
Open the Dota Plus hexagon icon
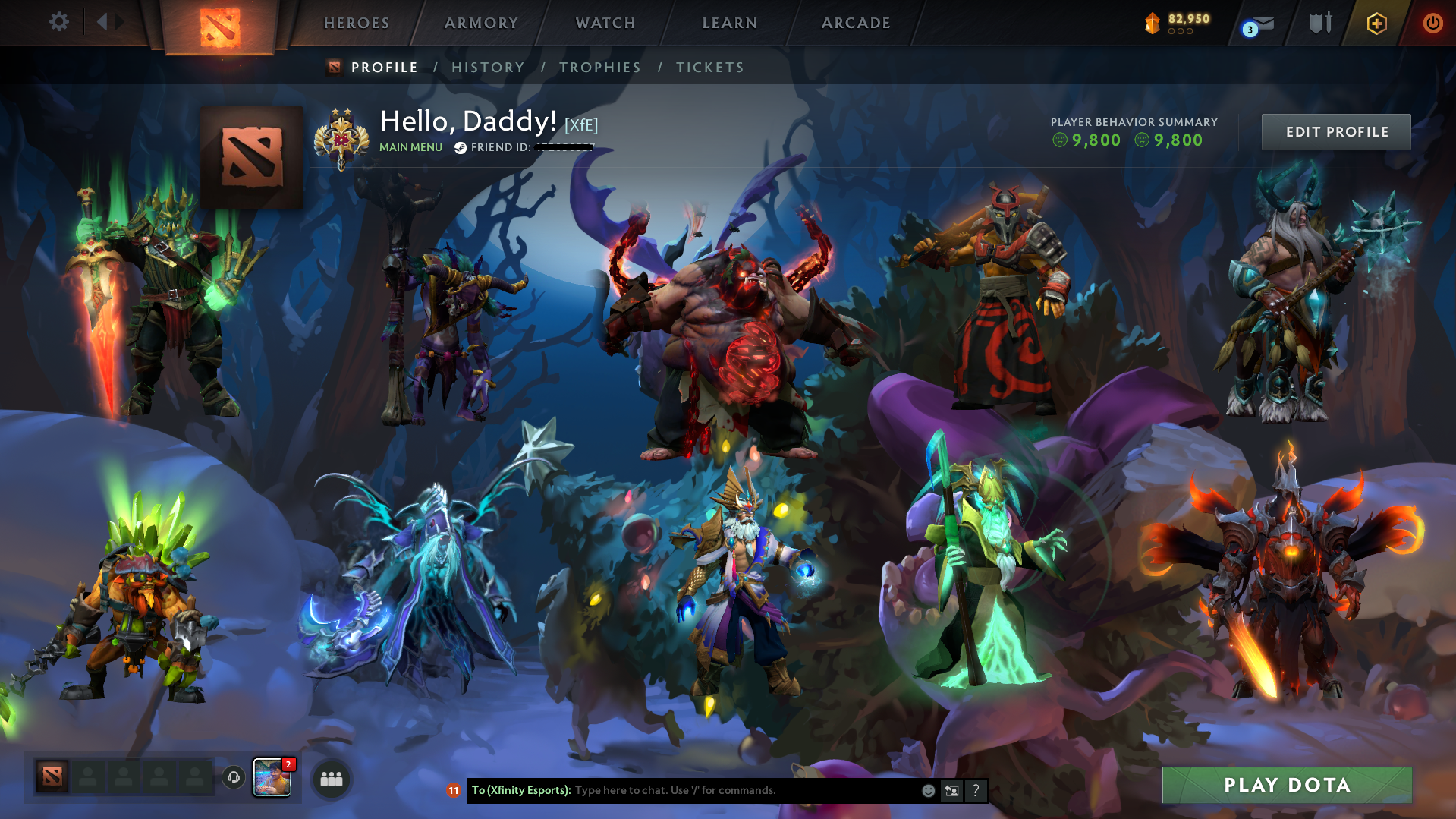(1376, 23)
